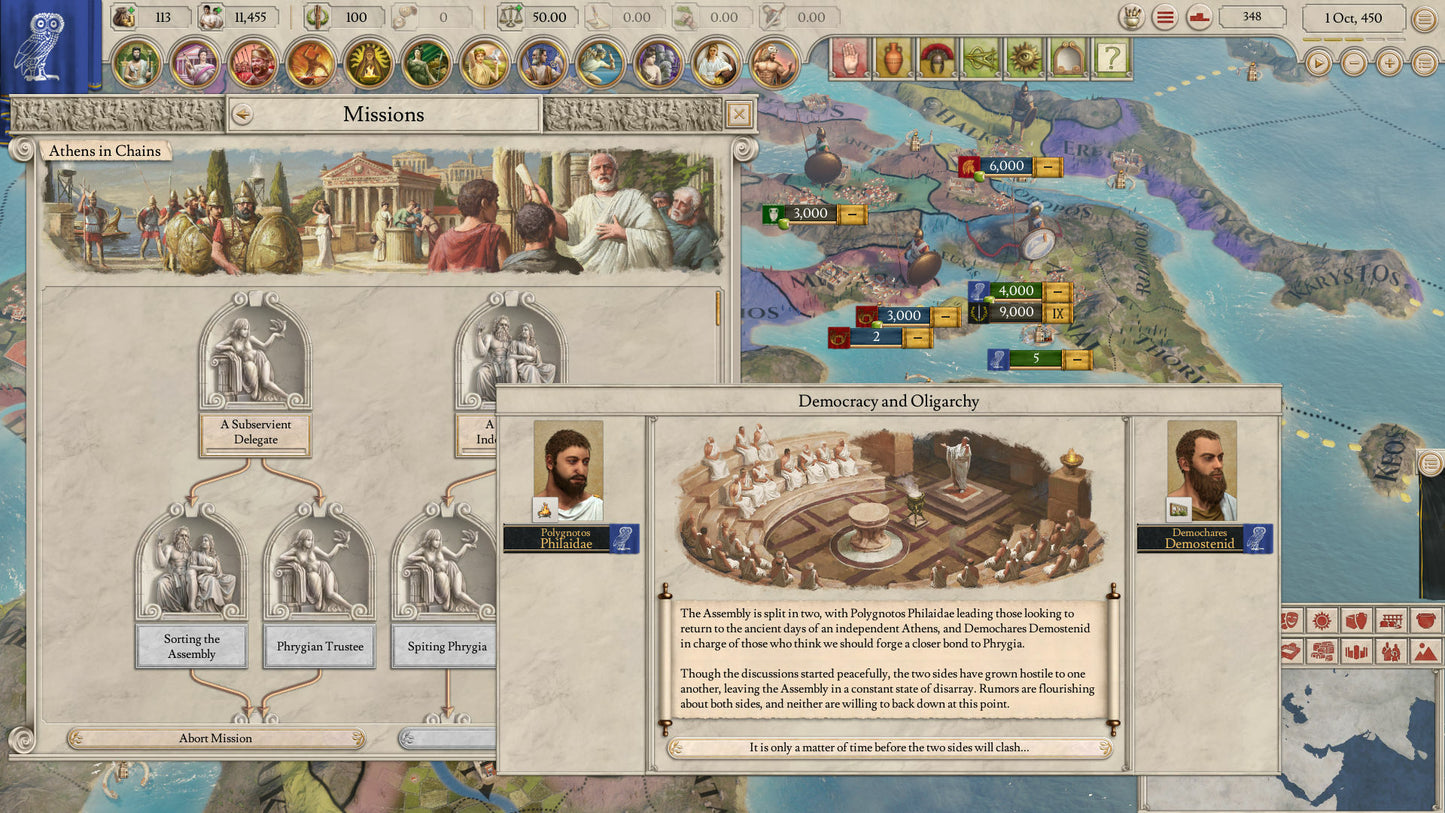Toggle the arch construction map mode
1445x813 pixels.
point(1066,60)
